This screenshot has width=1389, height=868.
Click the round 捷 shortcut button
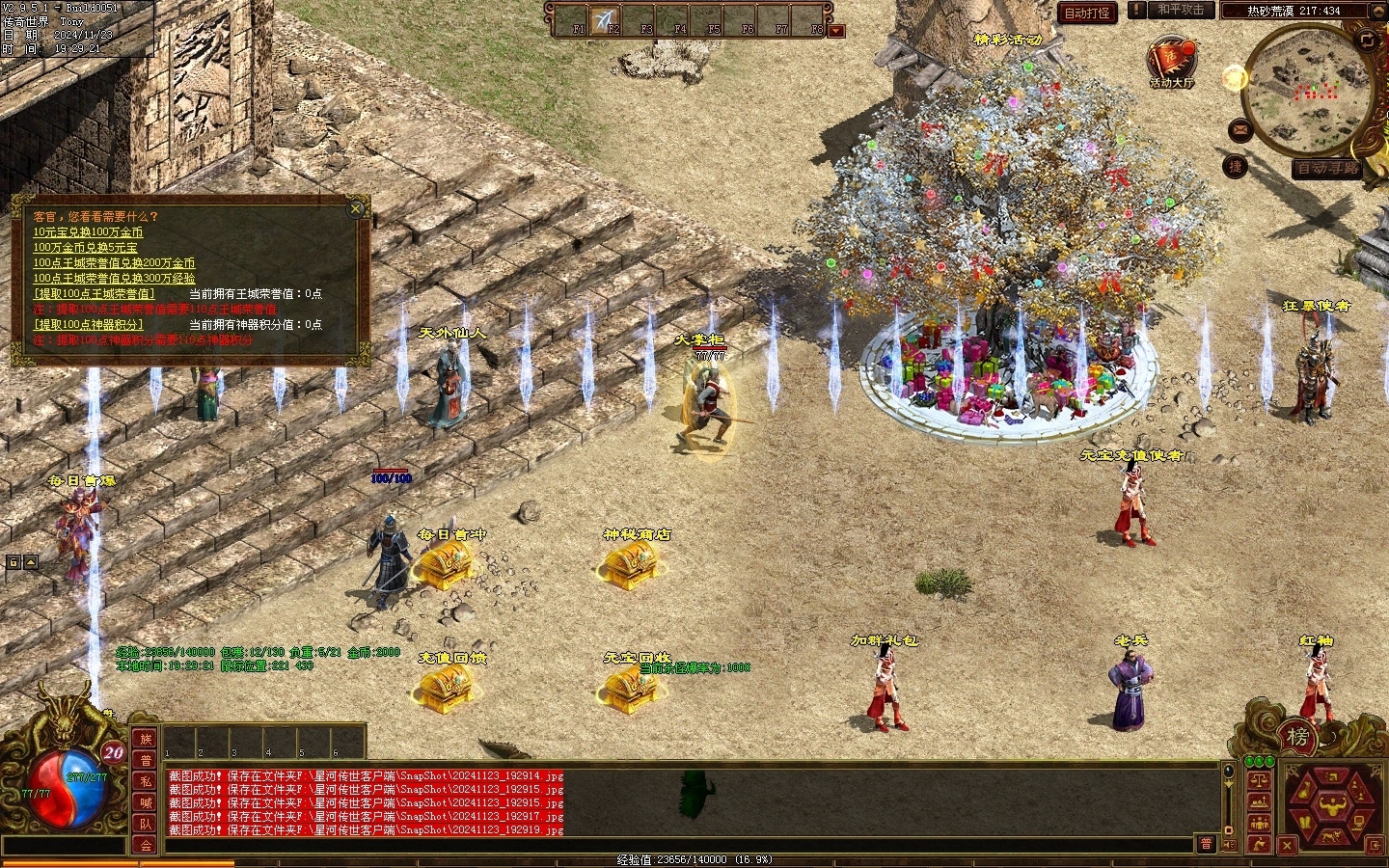tap(1235, 166)
